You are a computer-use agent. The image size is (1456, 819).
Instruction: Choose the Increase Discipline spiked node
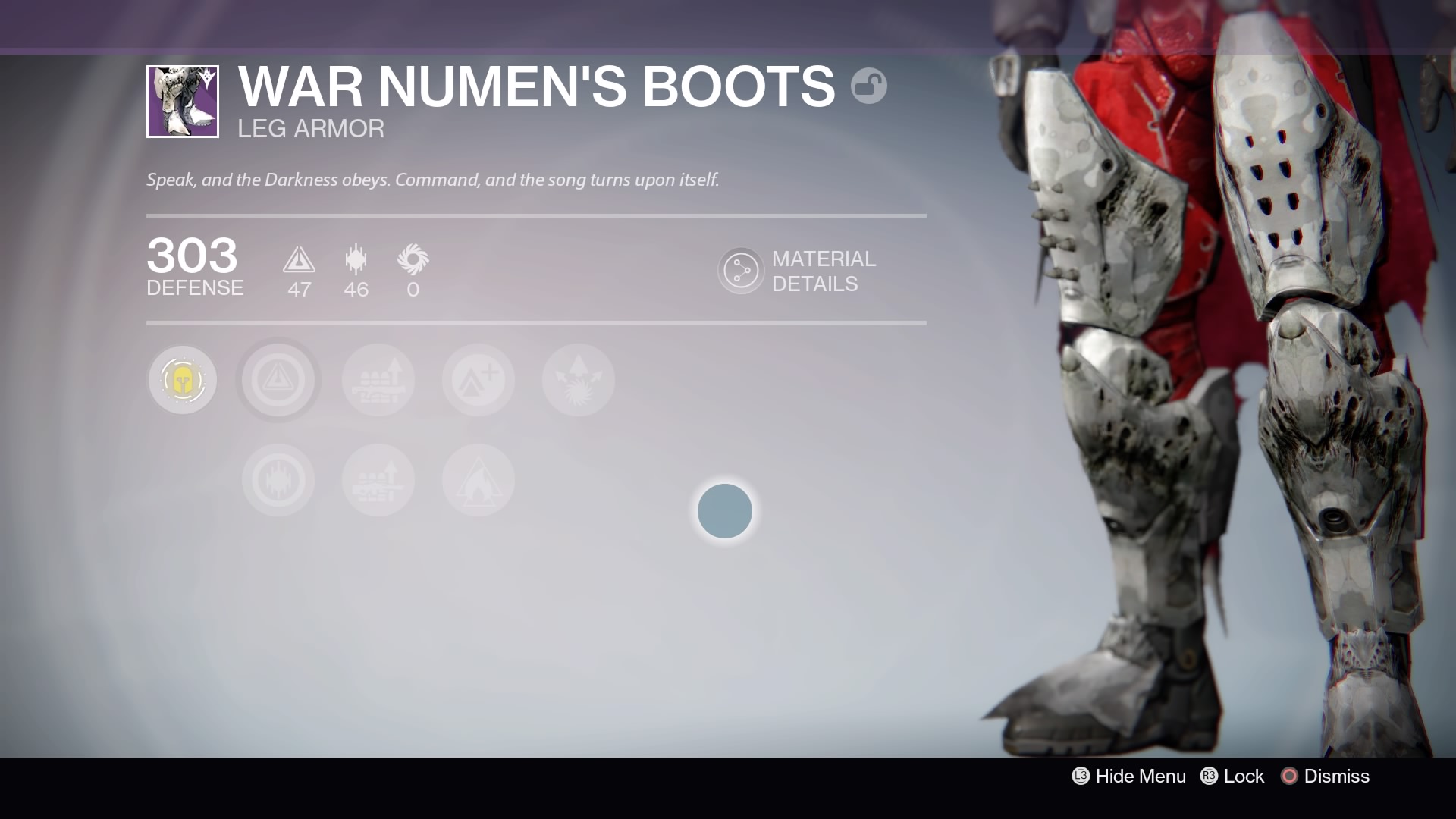pos(278,480)
